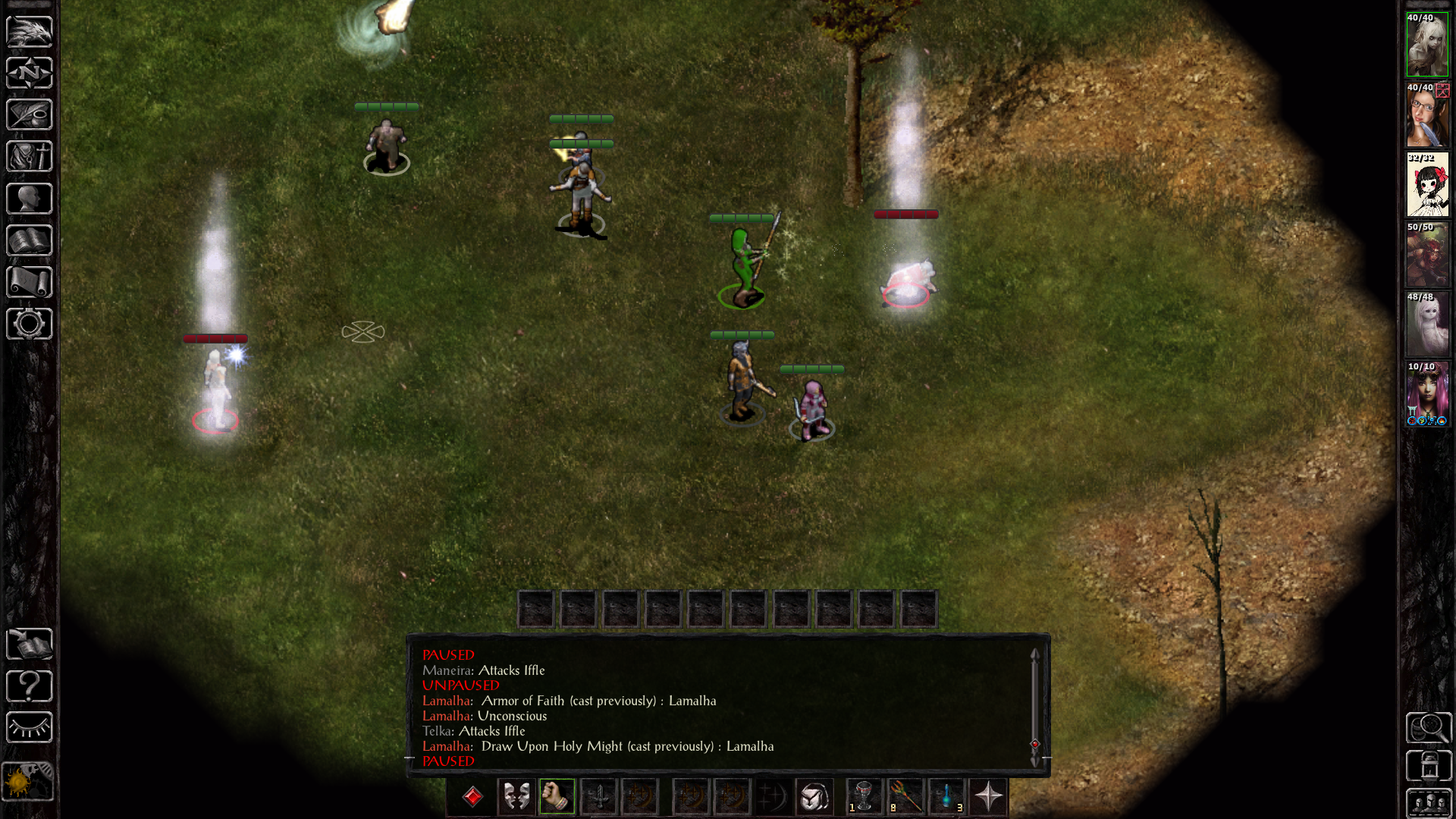Screen dimensions: 1456x819
Task: Activate the twin masks talk button
Action: point(516,797)
